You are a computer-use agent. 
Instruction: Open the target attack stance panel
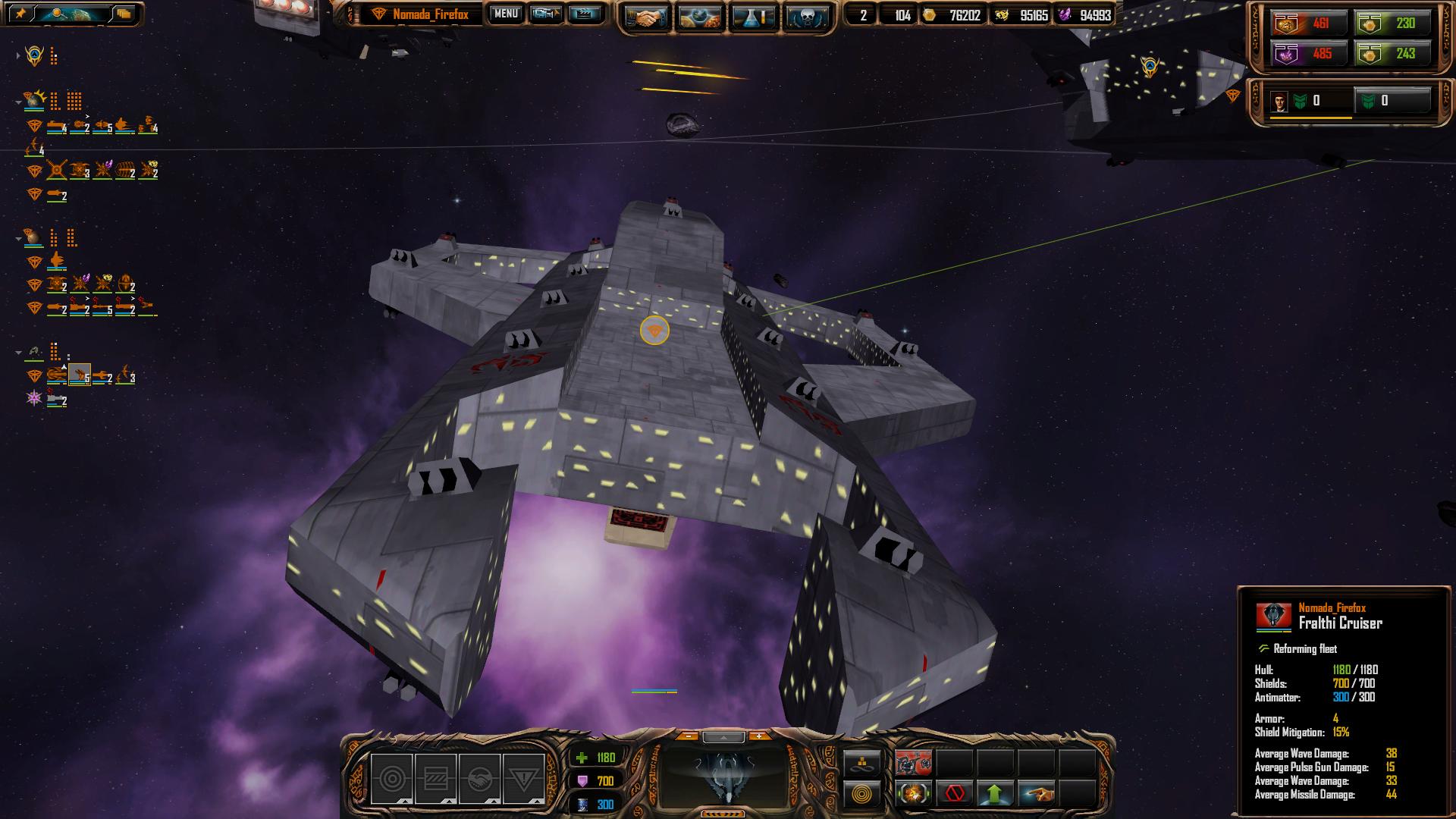(x=392, y=779)
